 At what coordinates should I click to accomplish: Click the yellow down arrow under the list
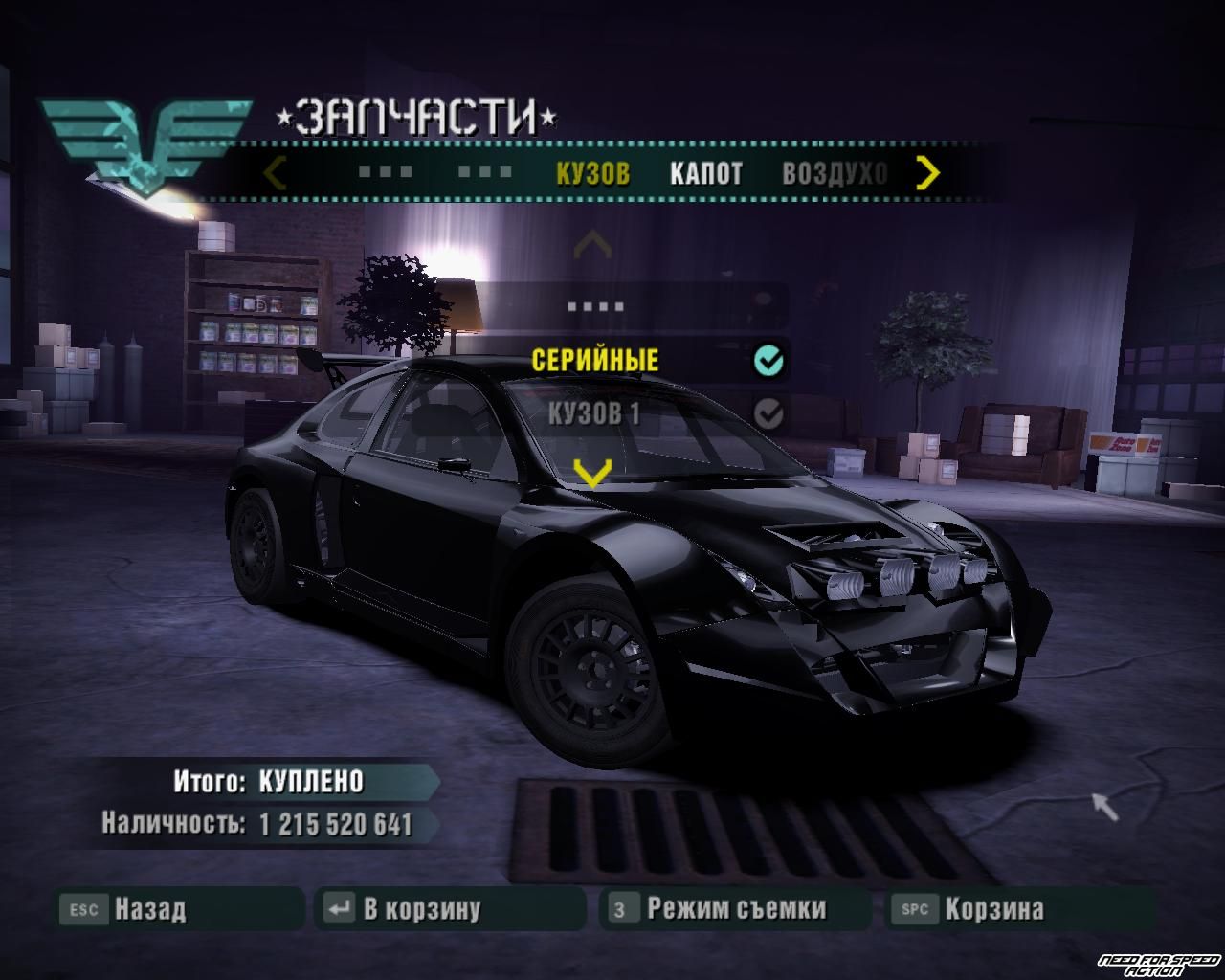pos(592,471)
